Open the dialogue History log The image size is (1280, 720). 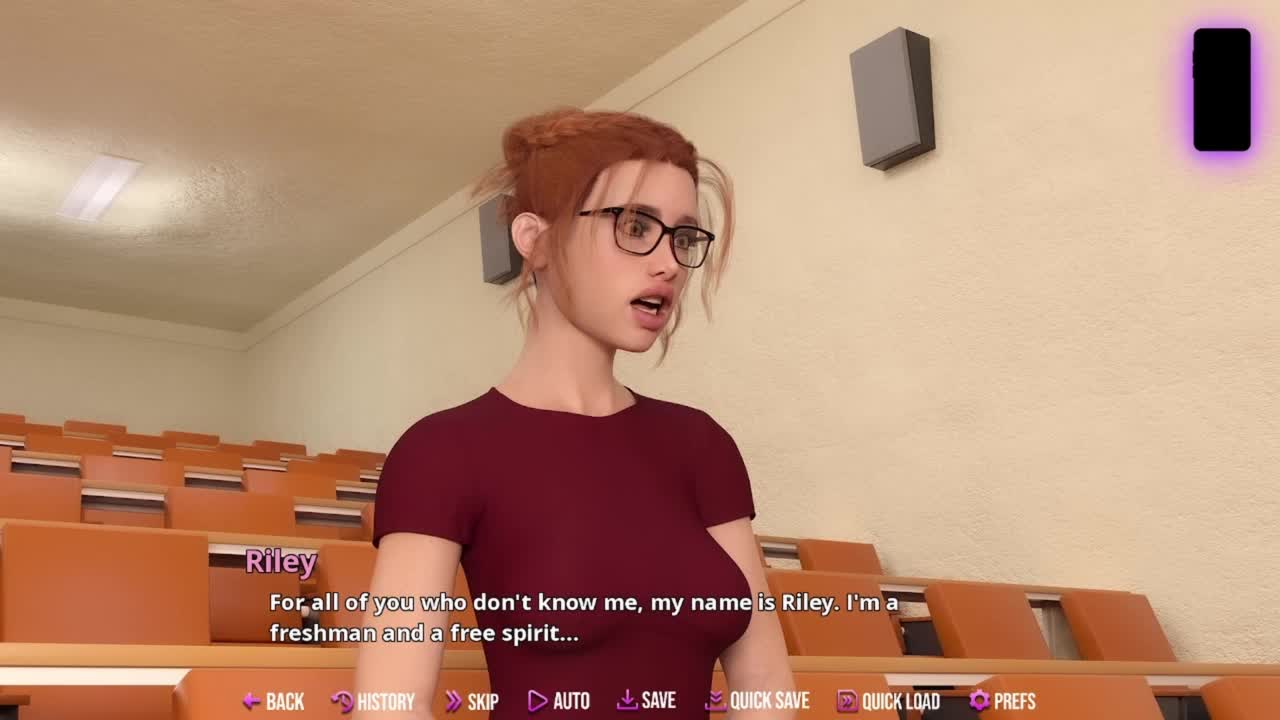pos(373,701)
